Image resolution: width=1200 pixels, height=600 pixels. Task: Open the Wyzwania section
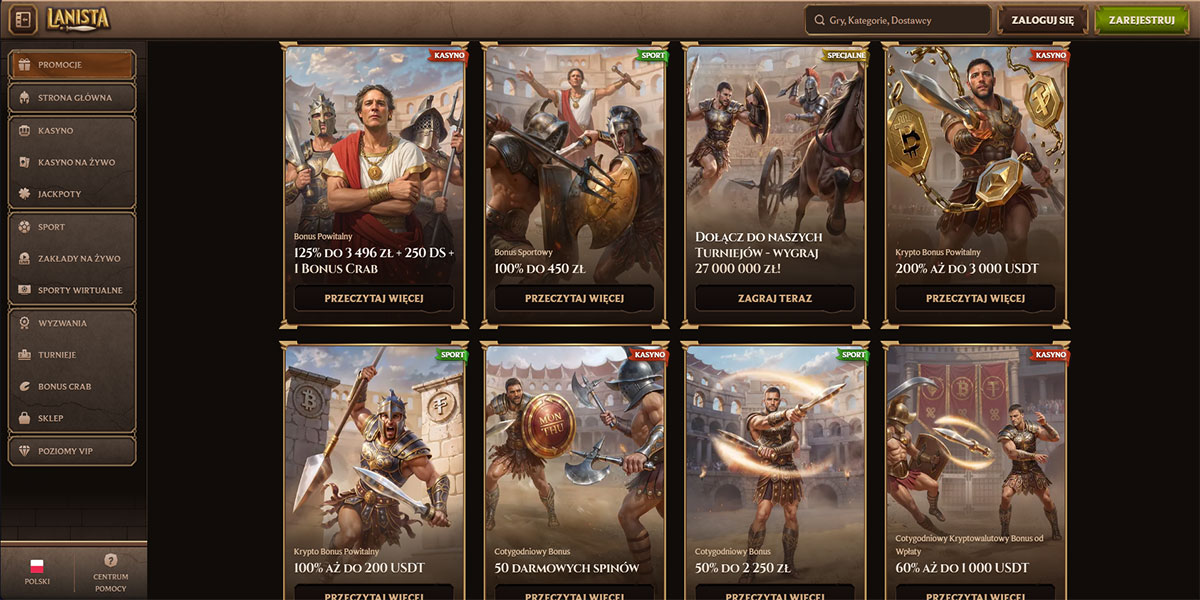point(71,323)
